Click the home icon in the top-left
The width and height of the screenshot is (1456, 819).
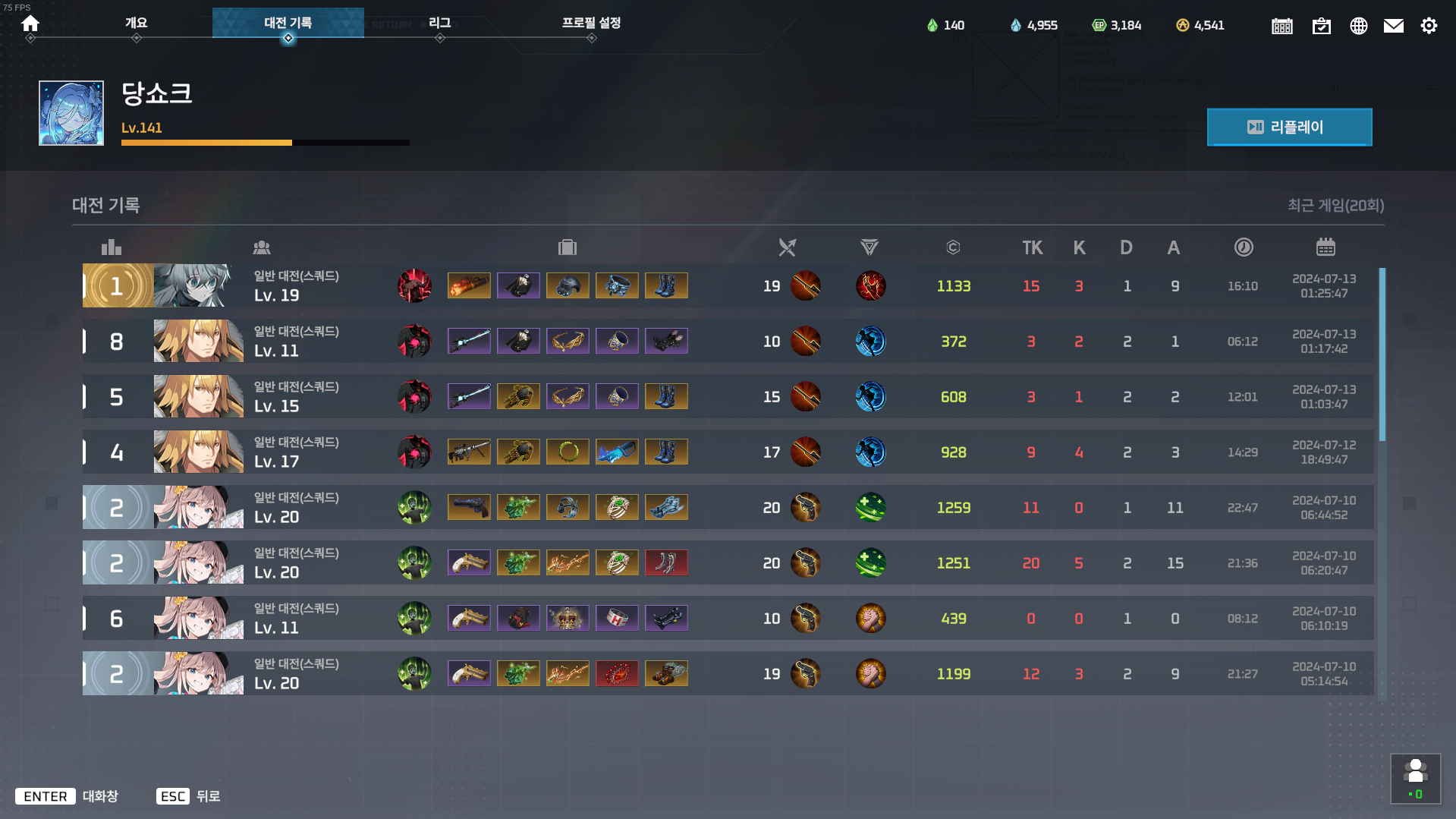[x=30, y=24]
